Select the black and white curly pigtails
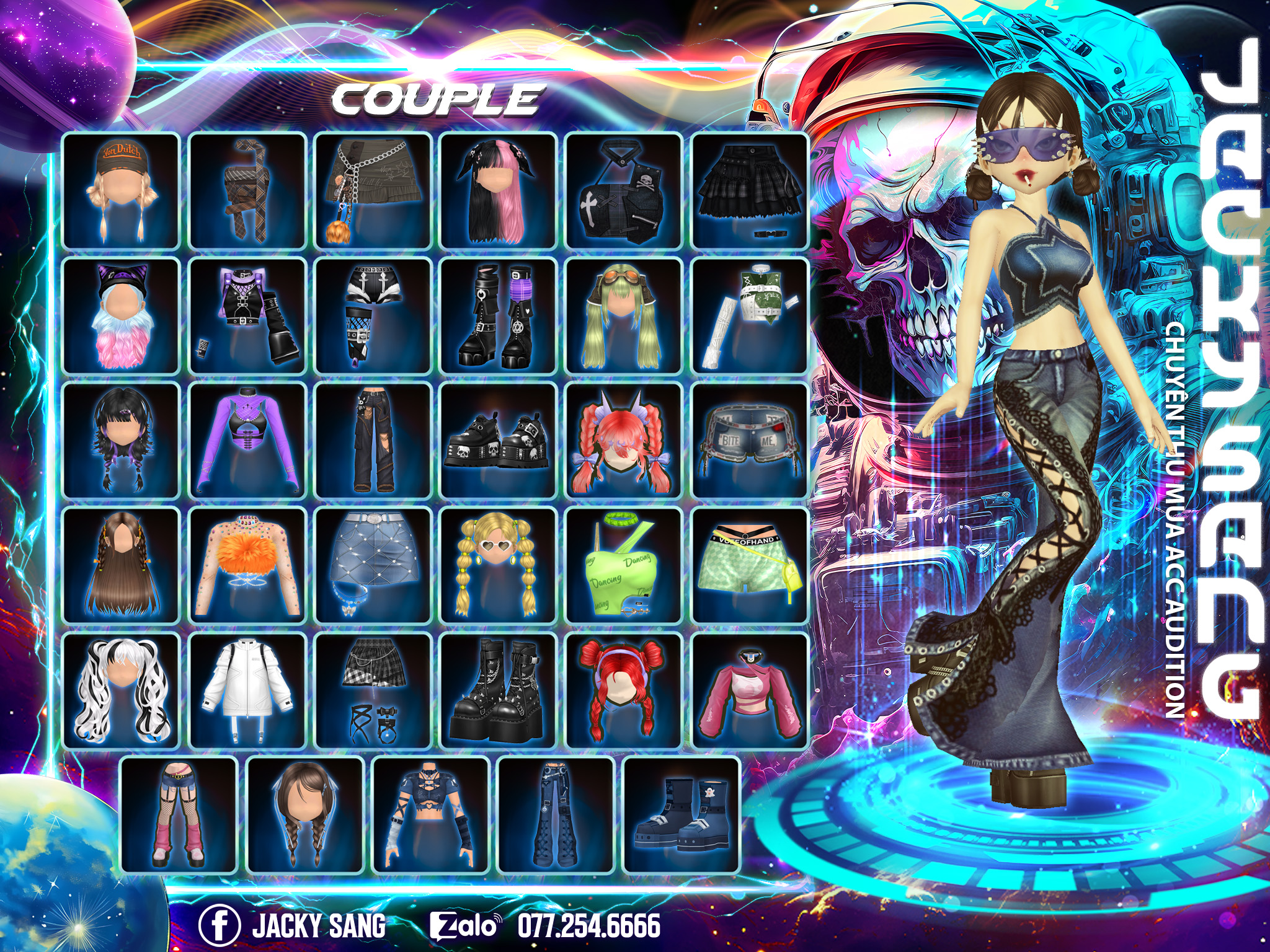The height and width of the screenshot is (952, 1270). pos(121,690)
